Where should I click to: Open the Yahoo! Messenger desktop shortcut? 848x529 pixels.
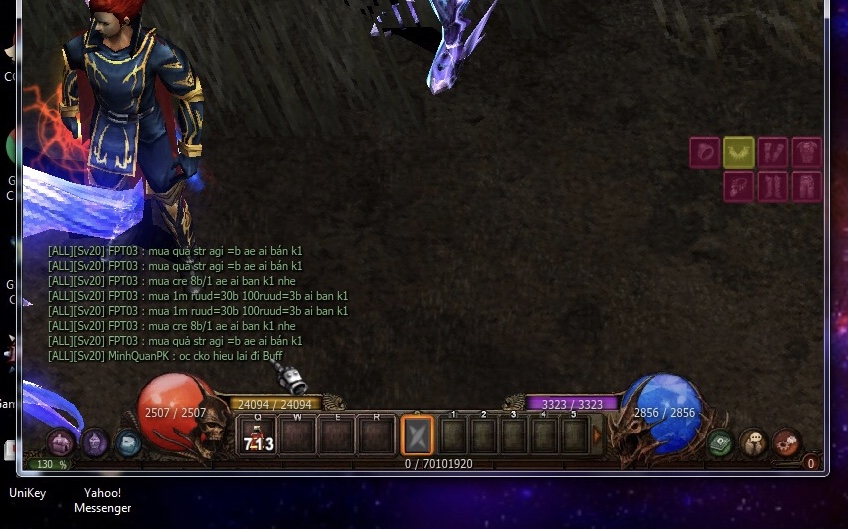click(102, 500)
